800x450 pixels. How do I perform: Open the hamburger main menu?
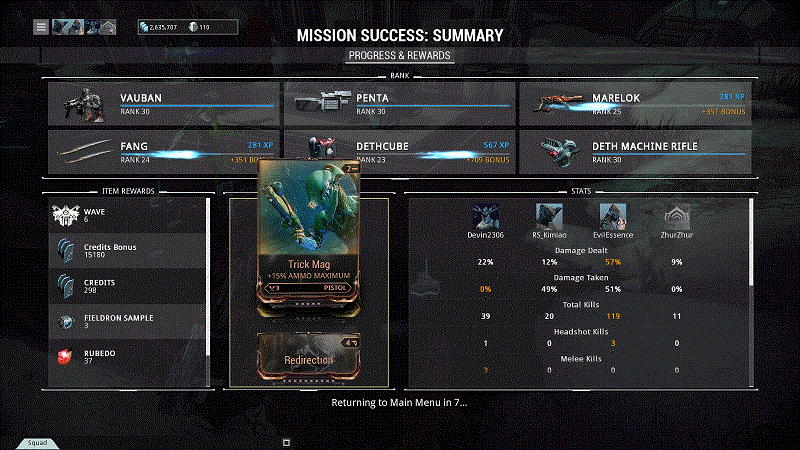(x=41, y=27)
